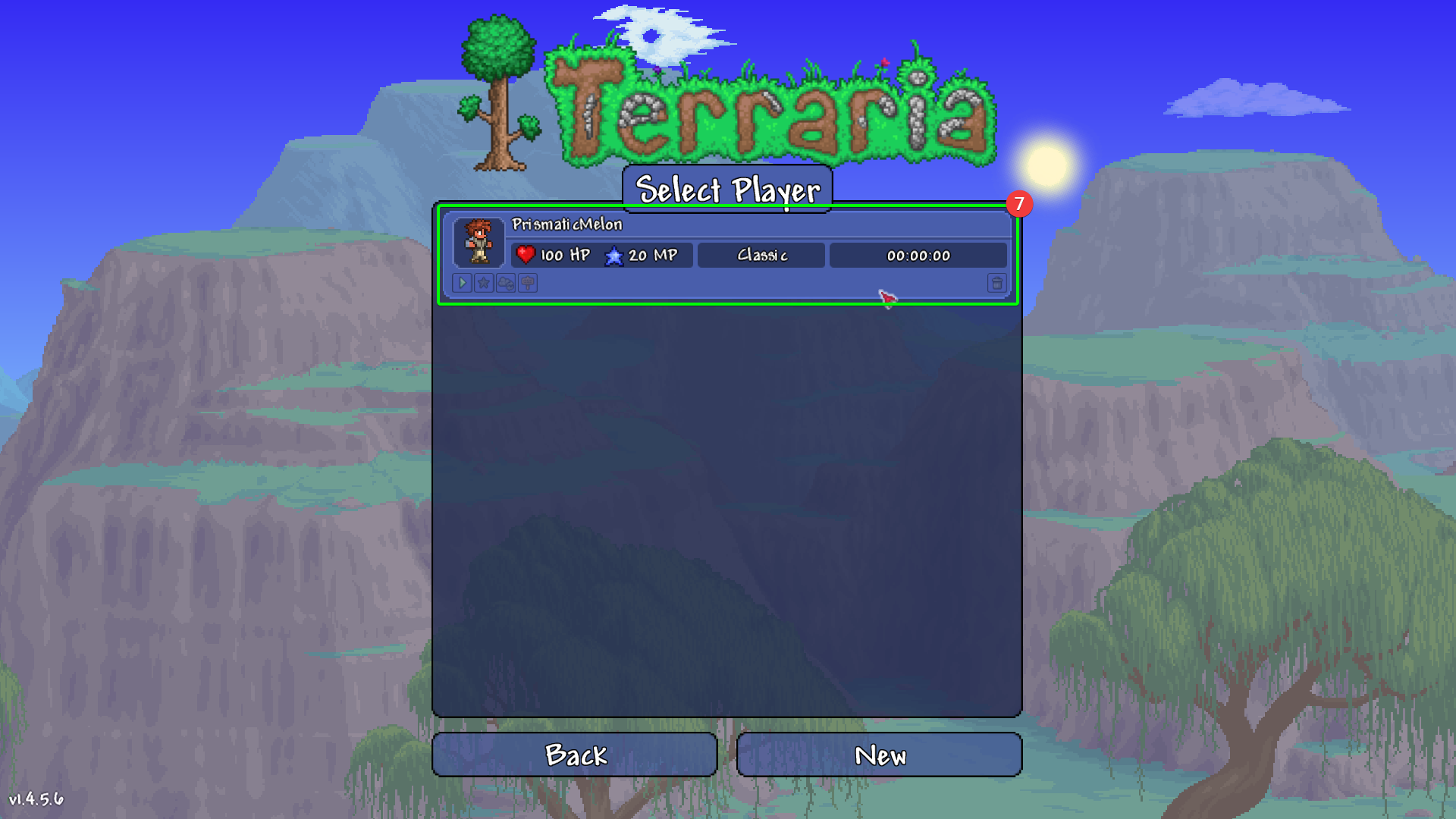Click the Classic difficulty label

pyautogui.click(x=761, y=256)
